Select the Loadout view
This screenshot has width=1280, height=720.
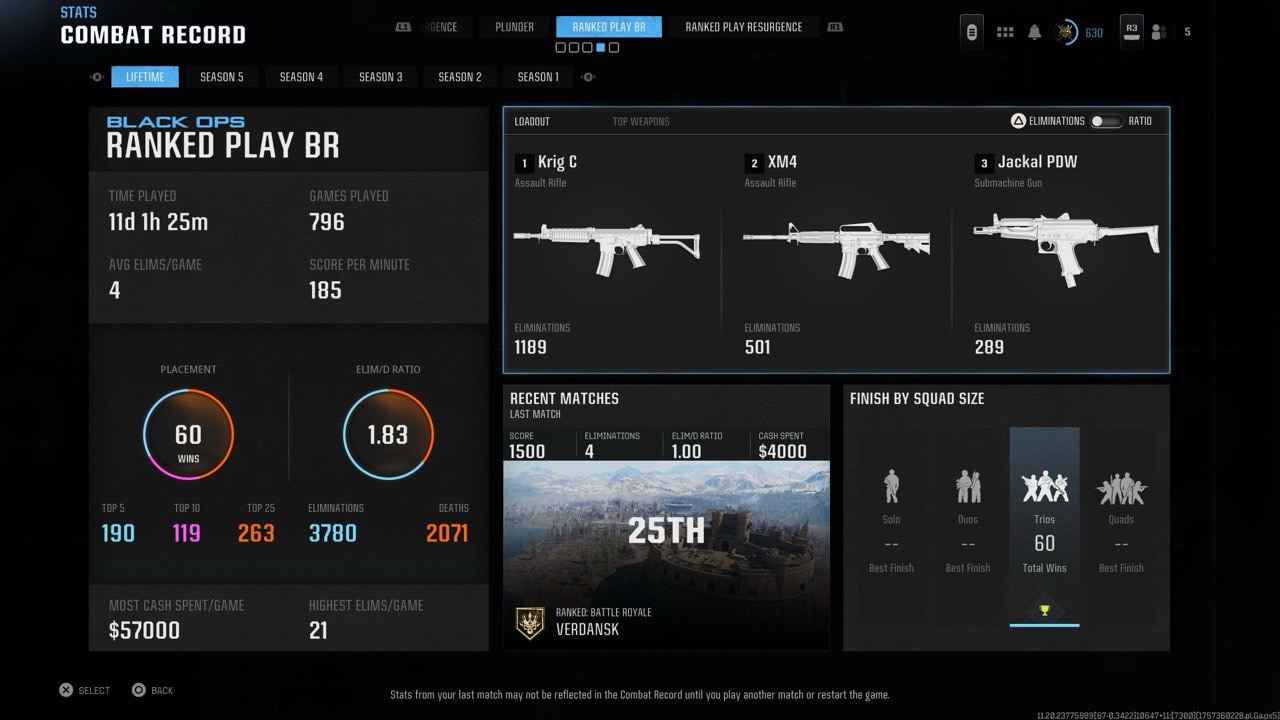pos(532,122)
